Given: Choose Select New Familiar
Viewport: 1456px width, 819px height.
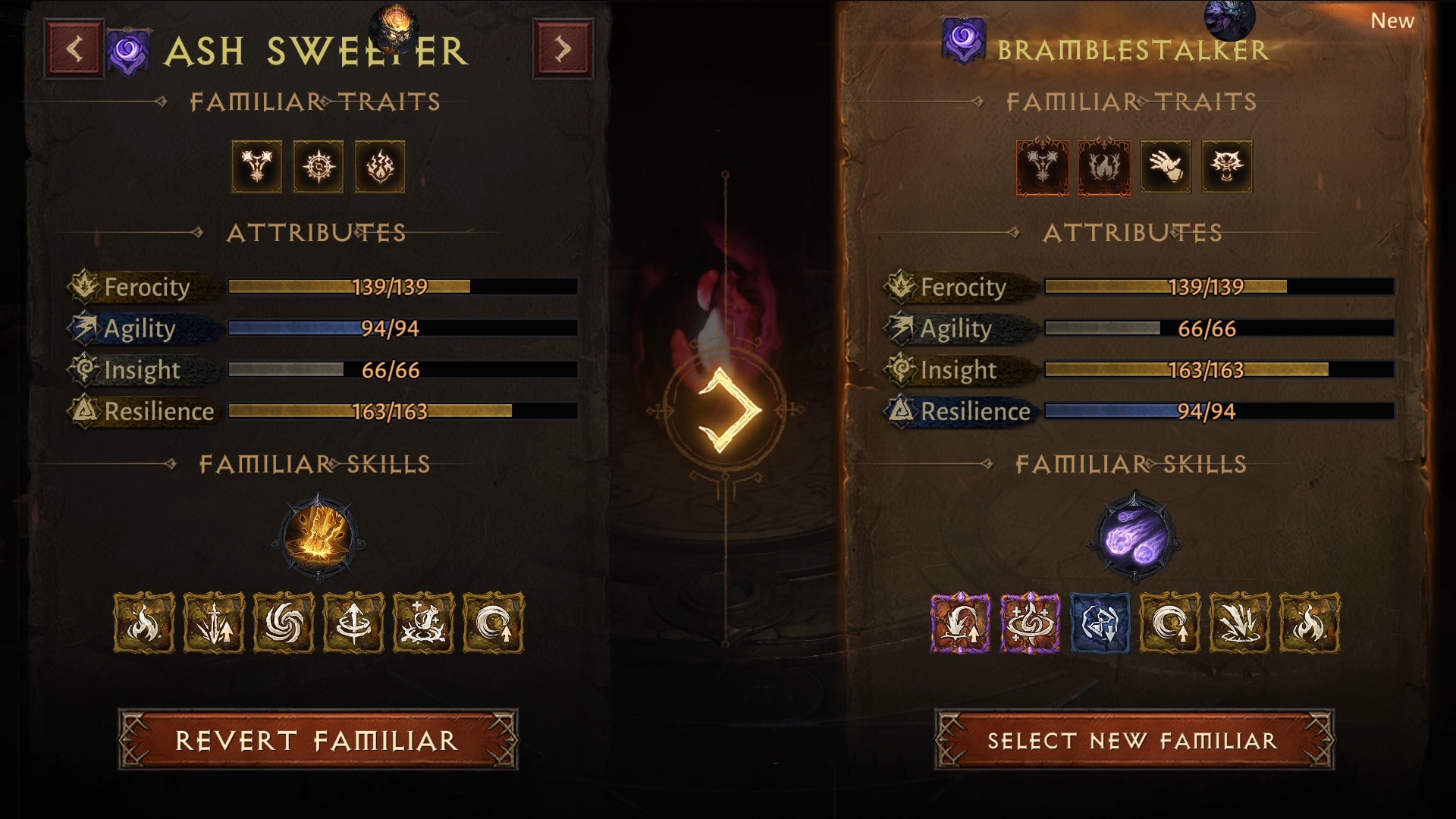Looking at the screenshot, I should tap(1134, 740).
